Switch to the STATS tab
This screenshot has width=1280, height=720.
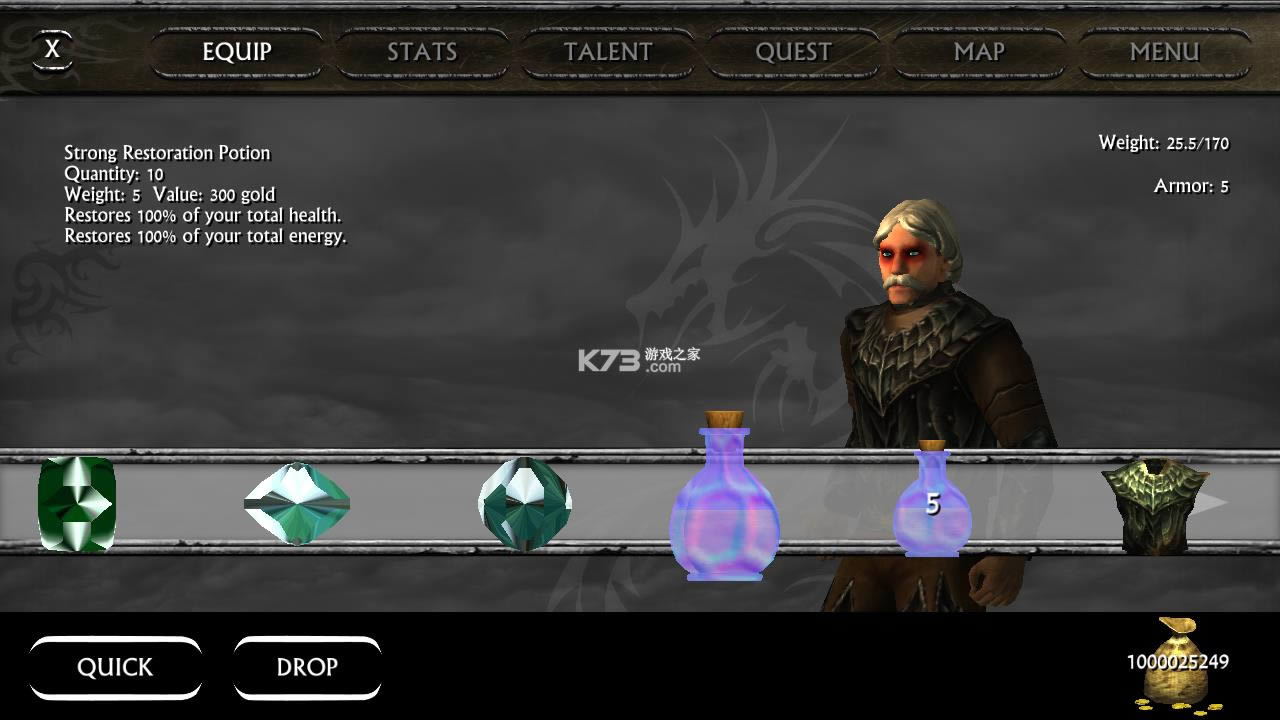(x=422, y=52)
